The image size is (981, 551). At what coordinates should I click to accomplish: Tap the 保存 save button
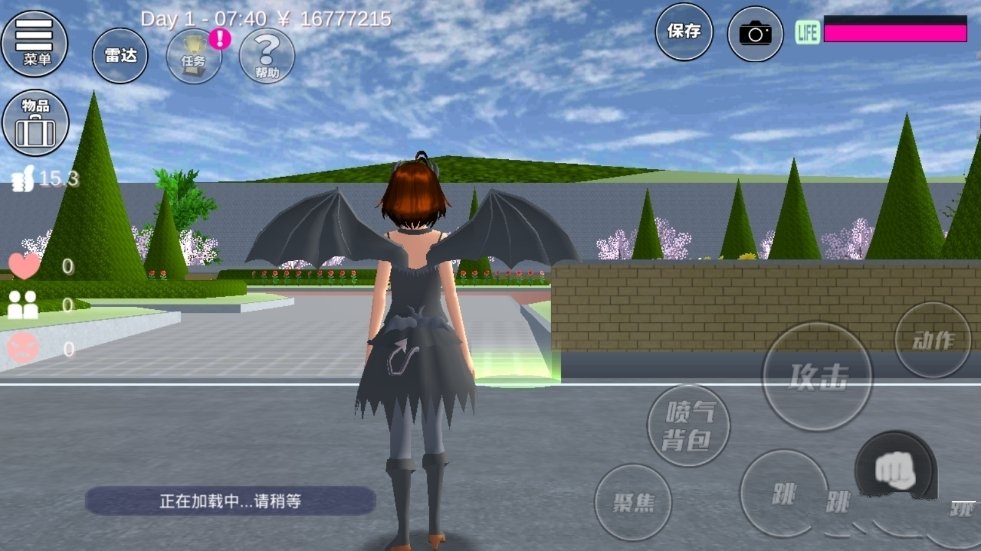point(684,31)
